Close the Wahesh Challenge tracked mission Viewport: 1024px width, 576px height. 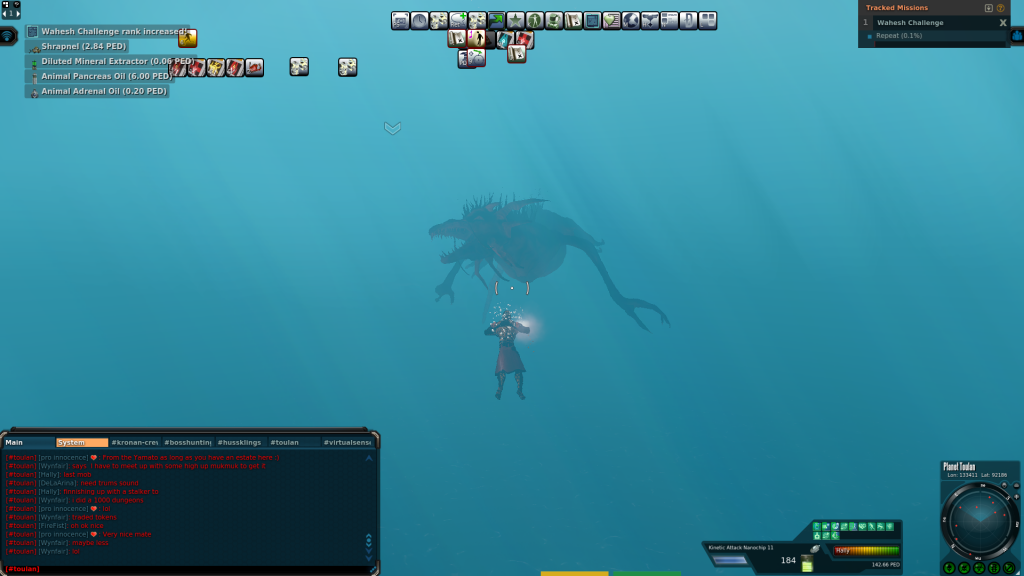[x=1003, y=22]
